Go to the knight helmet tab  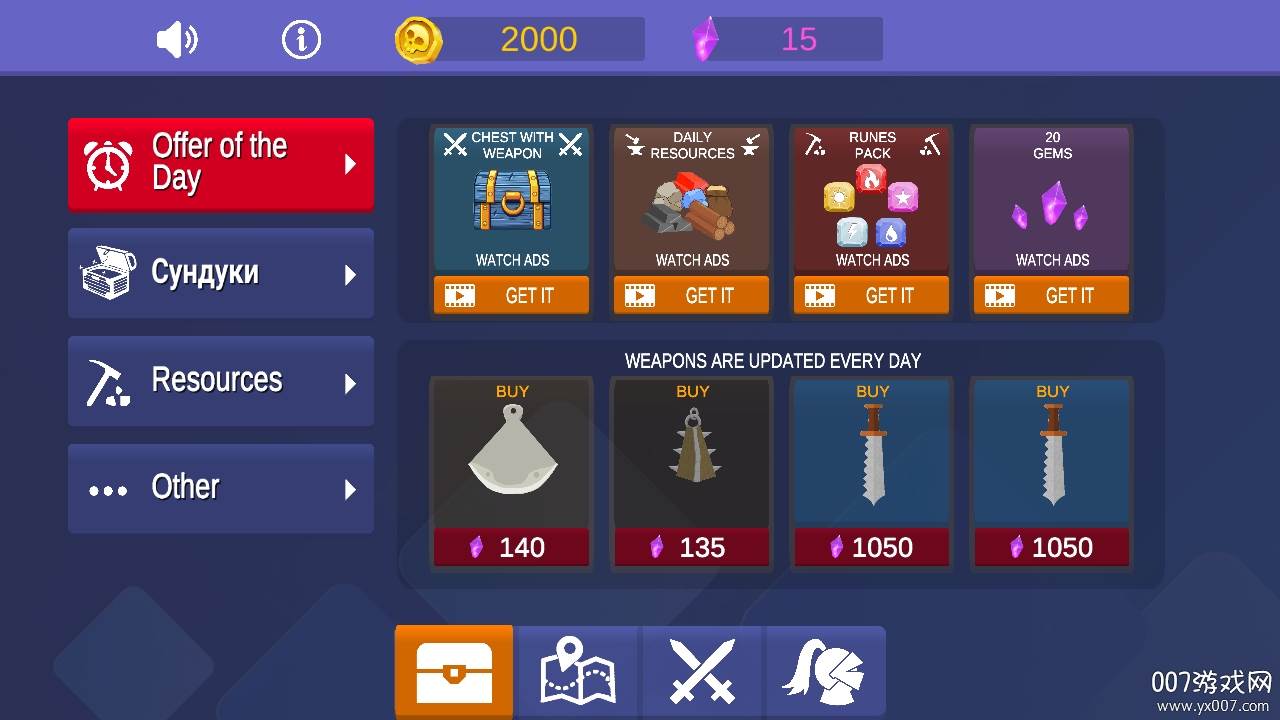(825, 672)
